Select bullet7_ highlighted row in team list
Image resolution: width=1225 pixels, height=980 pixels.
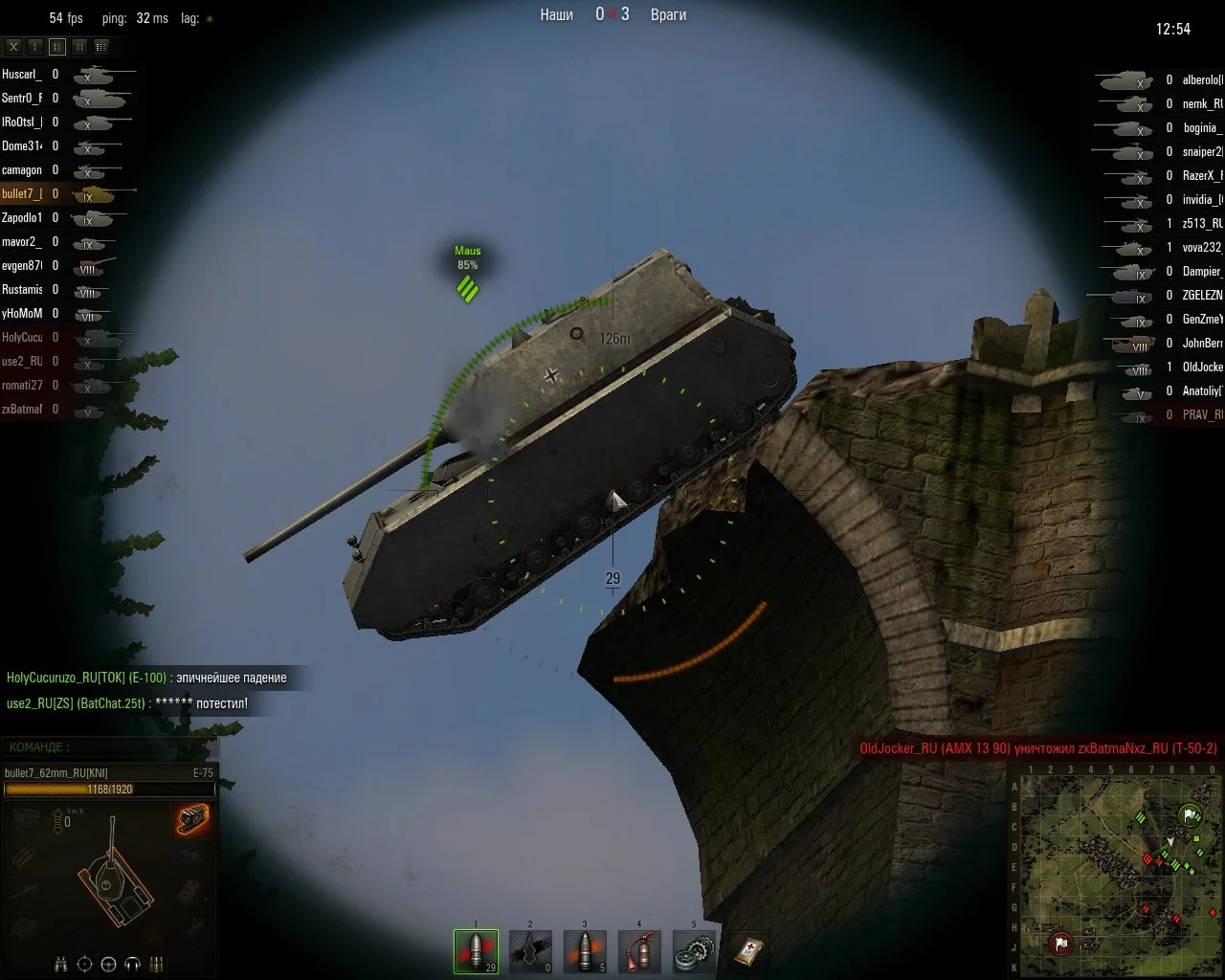pyautogui.click(x=21, y=194)
